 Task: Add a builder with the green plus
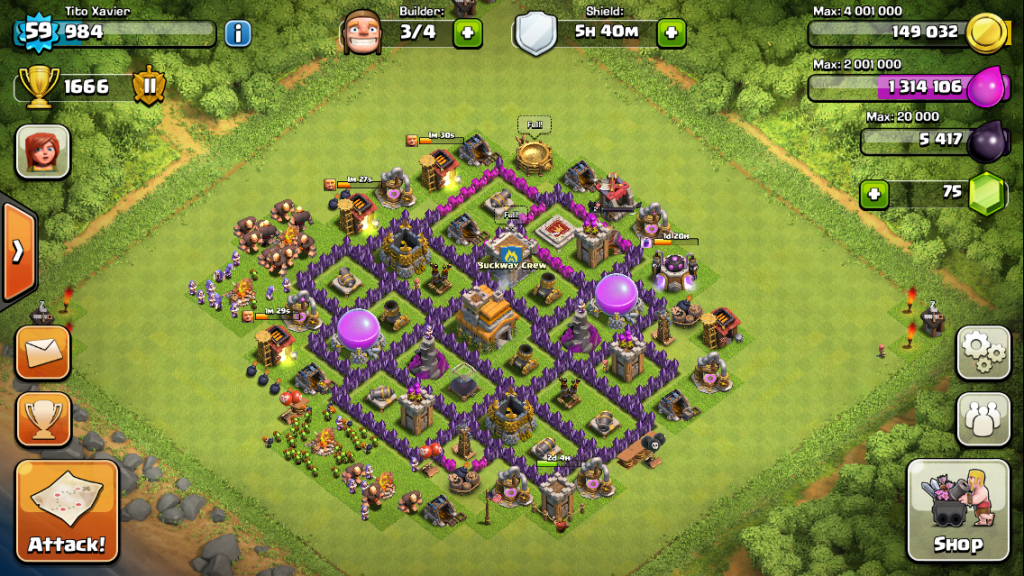pyautogui.click(x=467, y=33)
